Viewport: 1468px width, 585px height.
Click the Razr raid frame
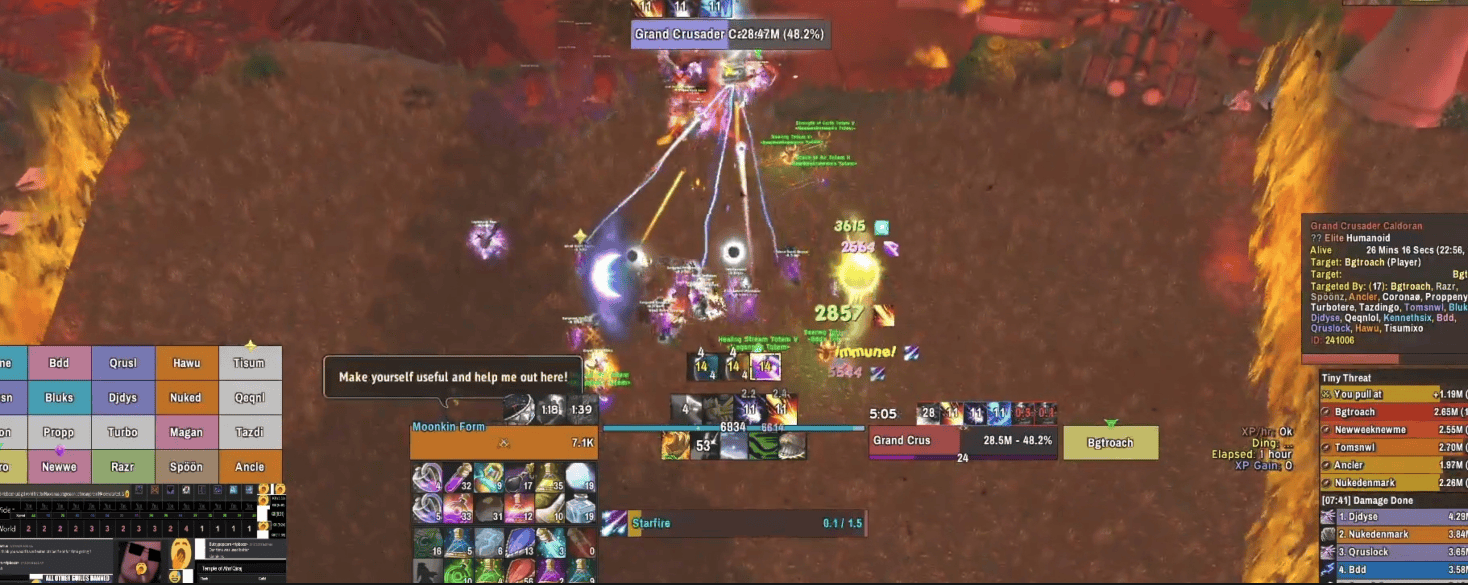coord(123,467)
